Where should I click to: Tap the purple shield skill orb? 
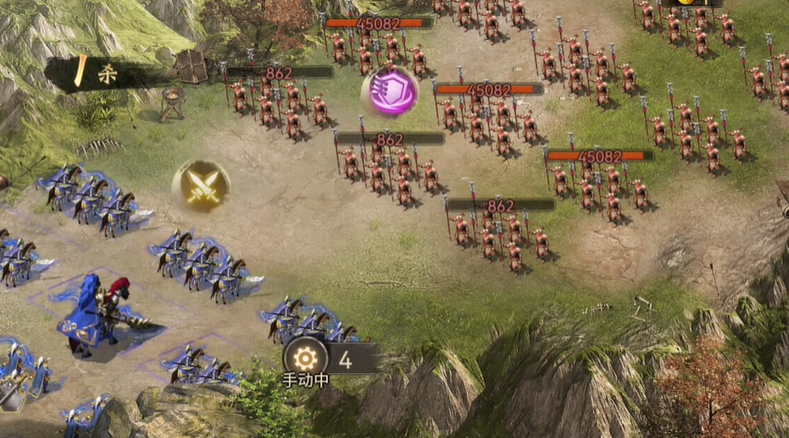coord(389,92)
